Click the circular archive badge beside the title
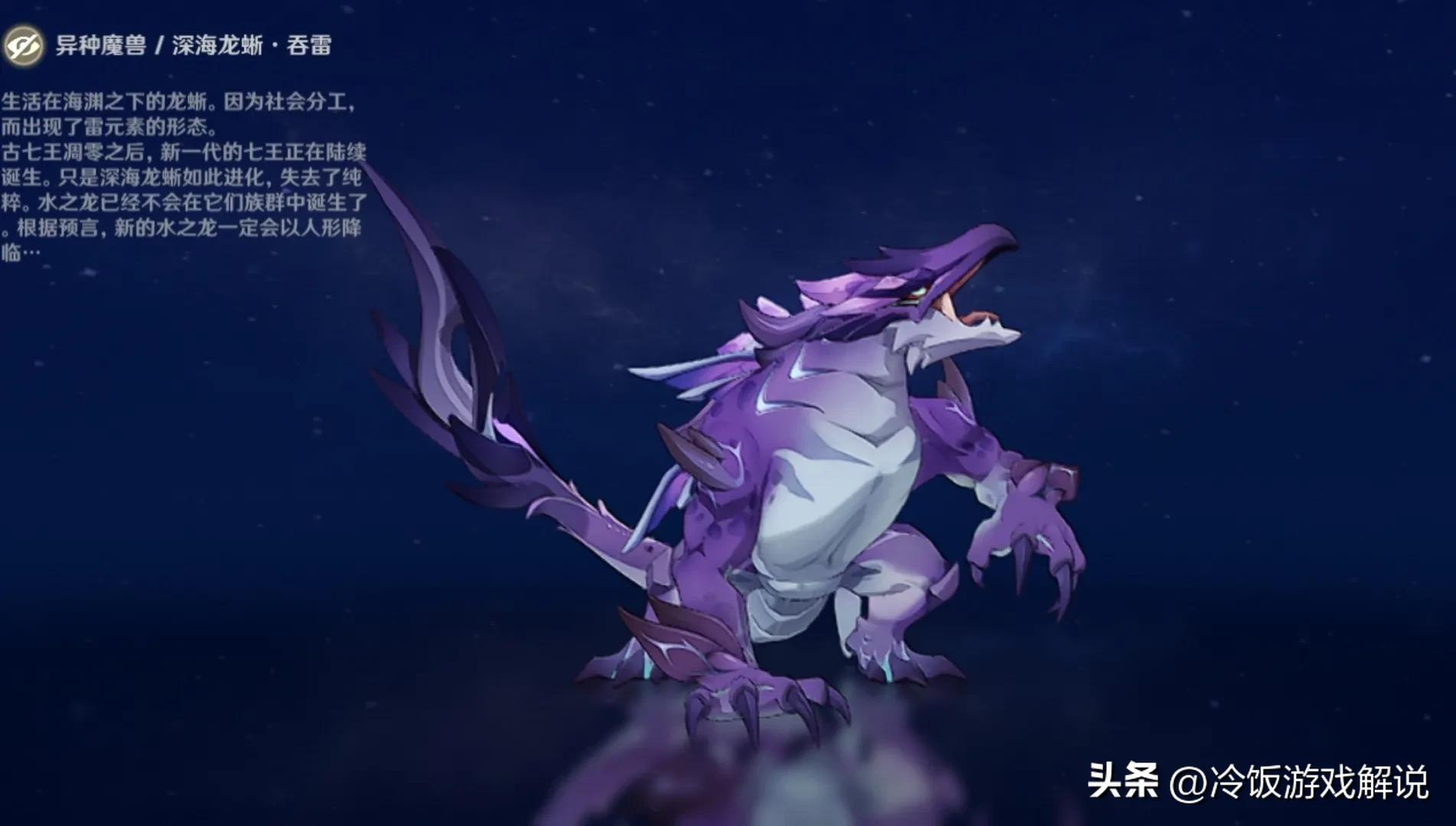The width and height of the screenshot is (1456, 826). [25, 45]
